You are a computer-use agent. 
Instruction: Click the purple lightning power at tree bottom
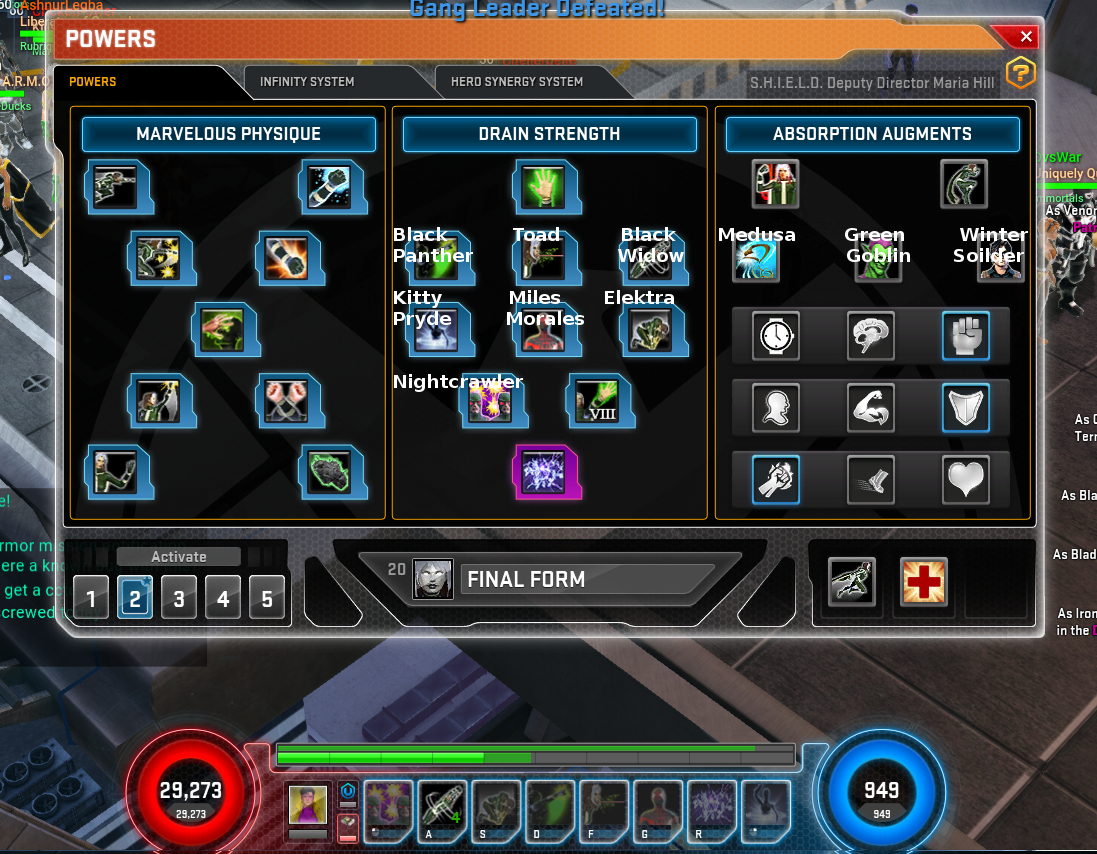544,471
